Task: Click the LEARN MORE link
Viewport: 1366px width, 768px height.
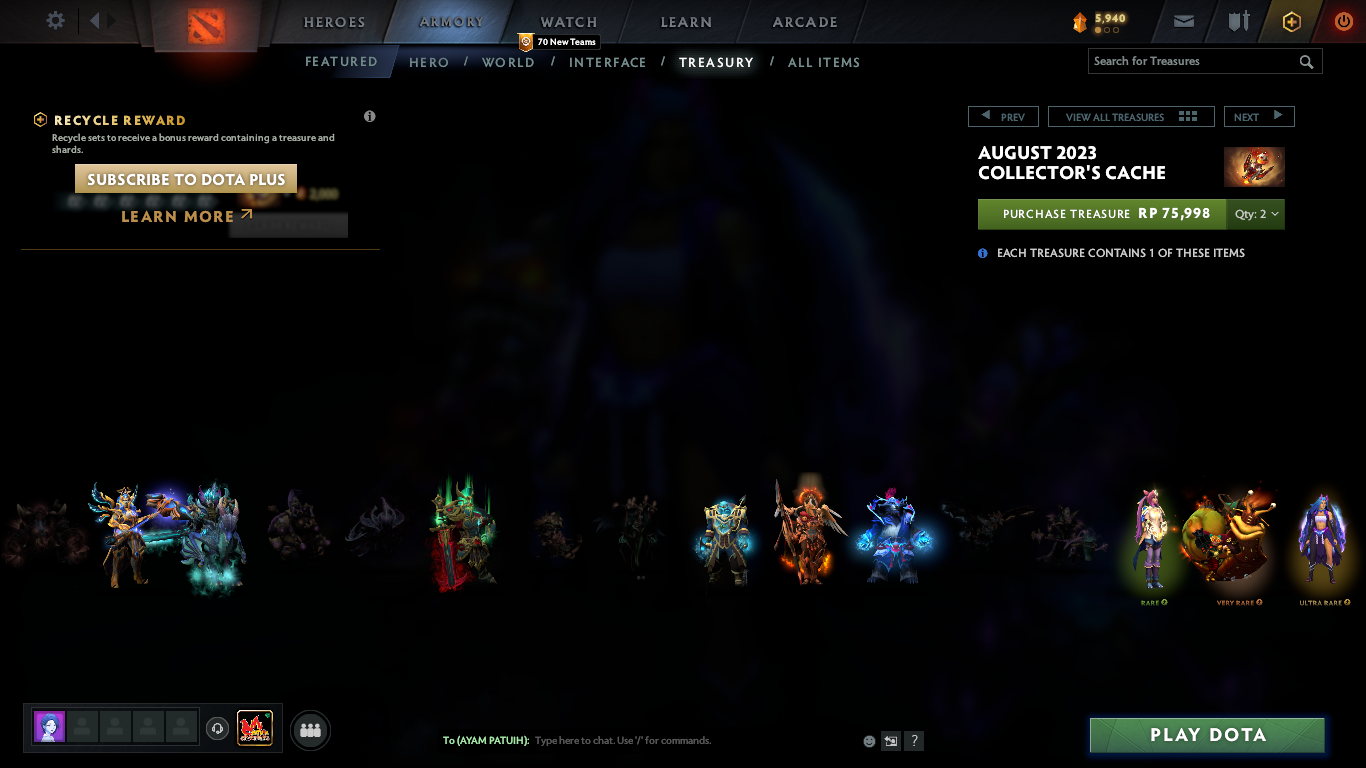Action: coord(177,216)
